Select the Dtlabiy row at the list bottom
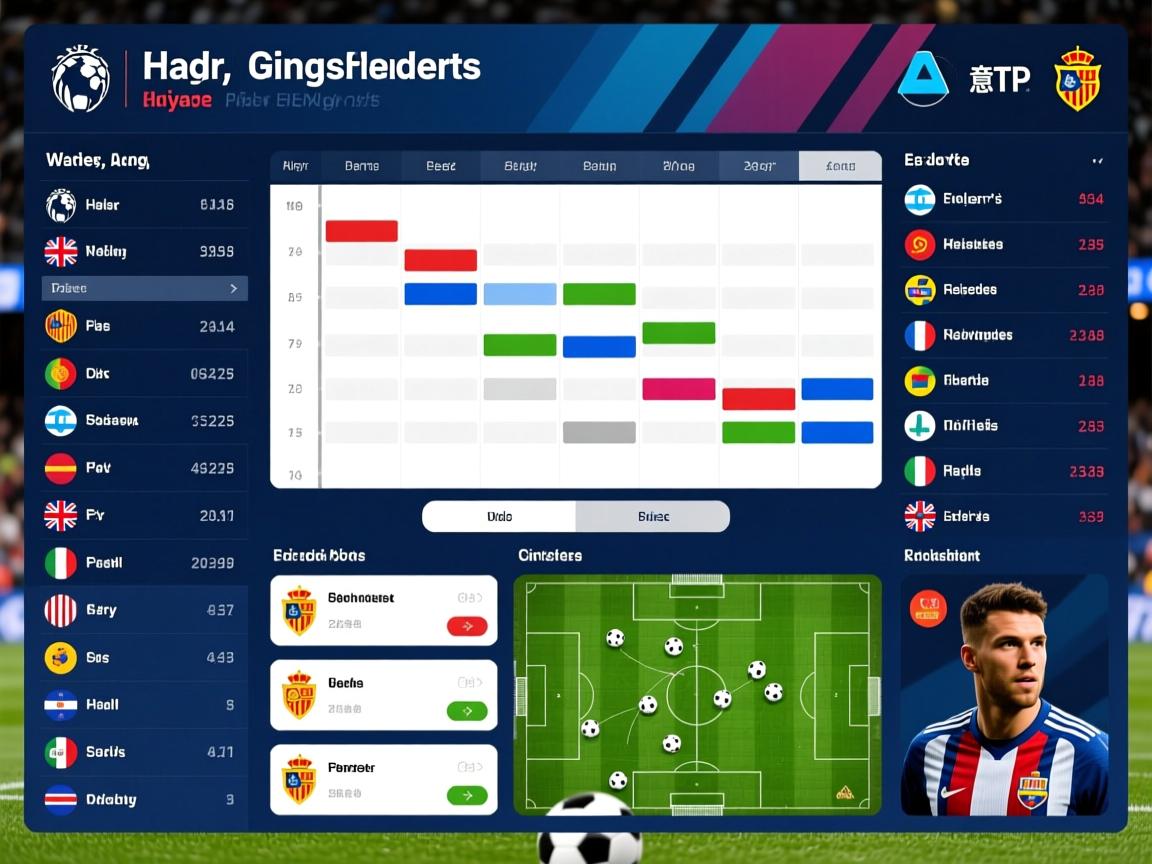 140,800
